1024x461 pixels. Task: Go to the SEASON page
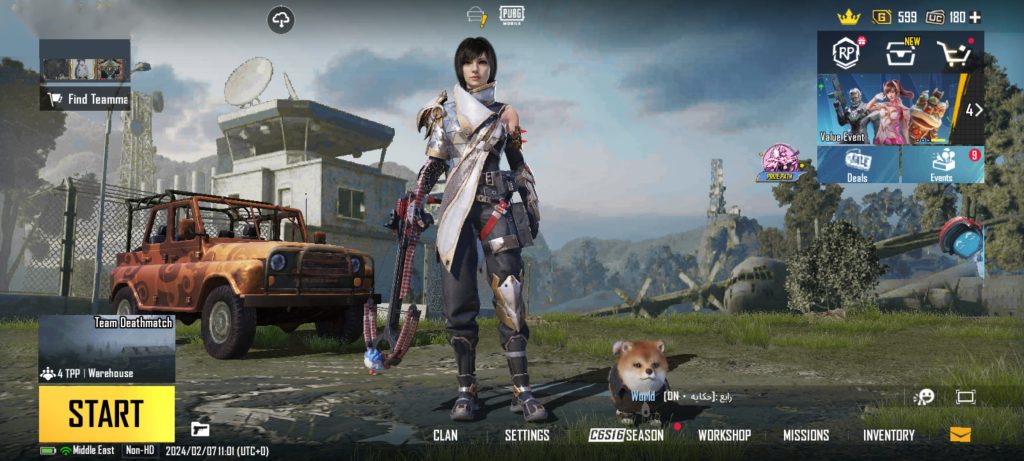click(x=626, y=435)
